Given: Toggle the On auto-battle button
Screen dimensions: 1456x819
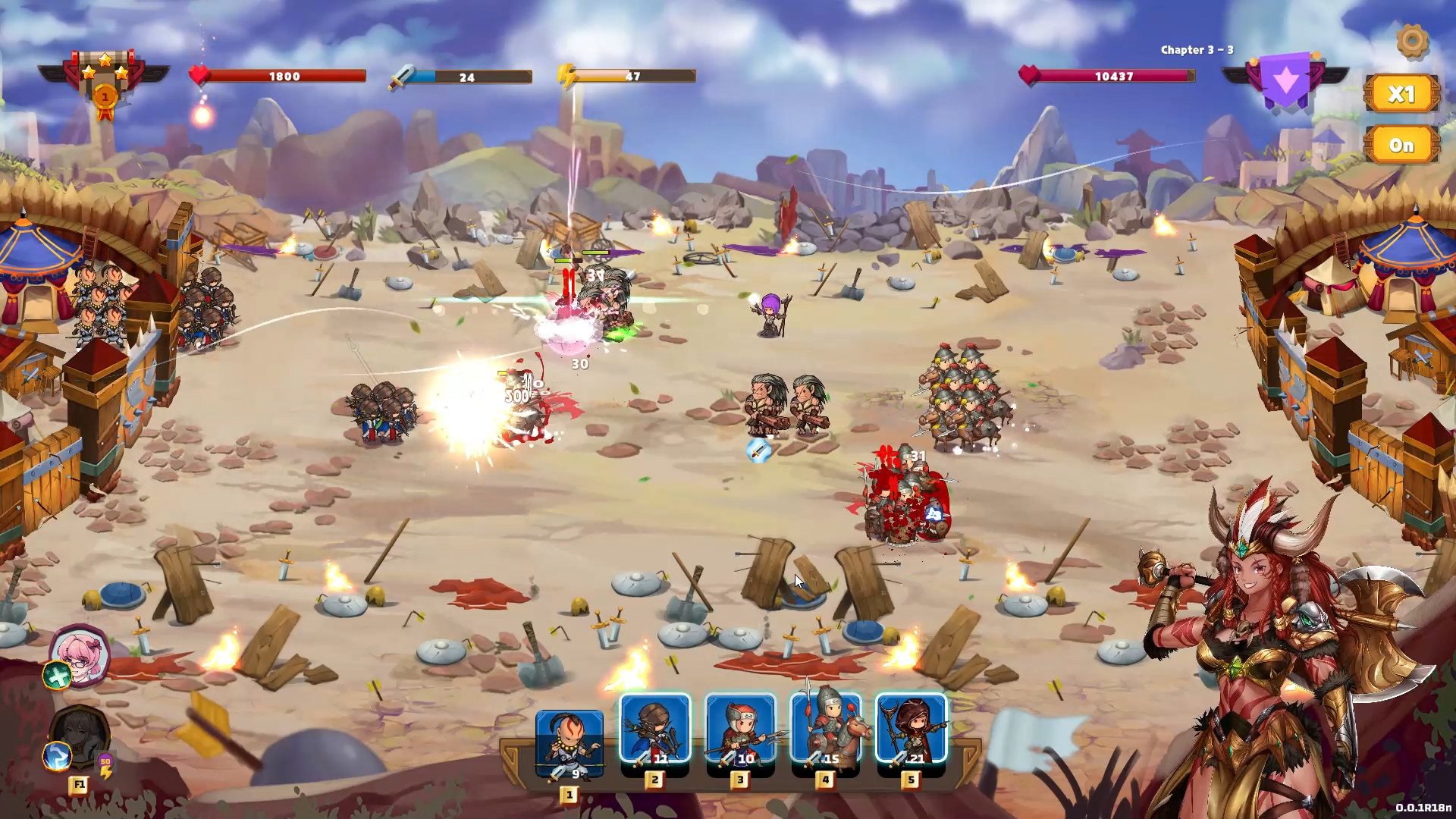Looking at the screenshot, I should pyautogui.click(x=1401, y=145).
